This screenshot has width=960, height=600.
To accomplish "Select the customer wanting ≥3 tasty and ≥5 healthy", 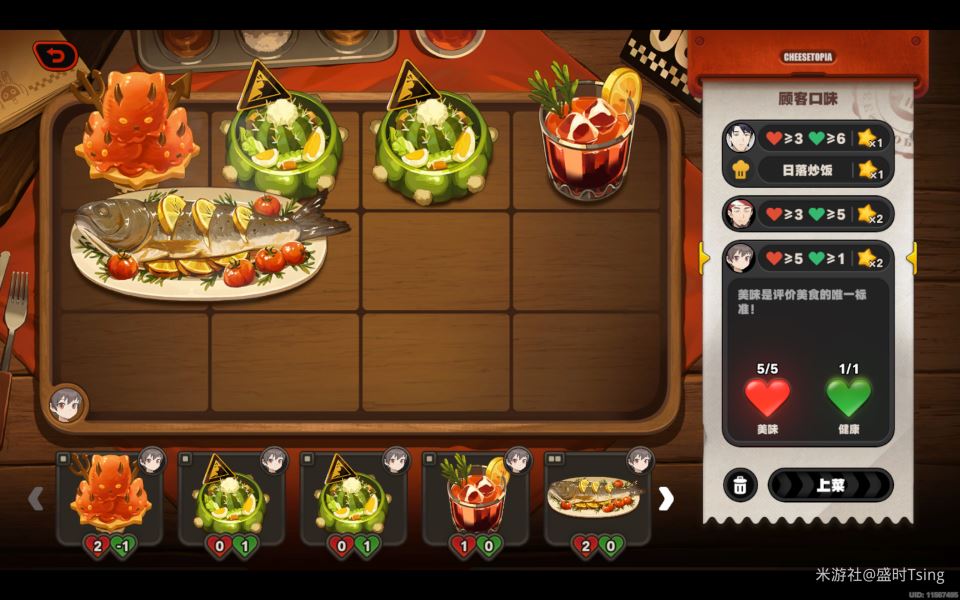I will coord(806,214).
